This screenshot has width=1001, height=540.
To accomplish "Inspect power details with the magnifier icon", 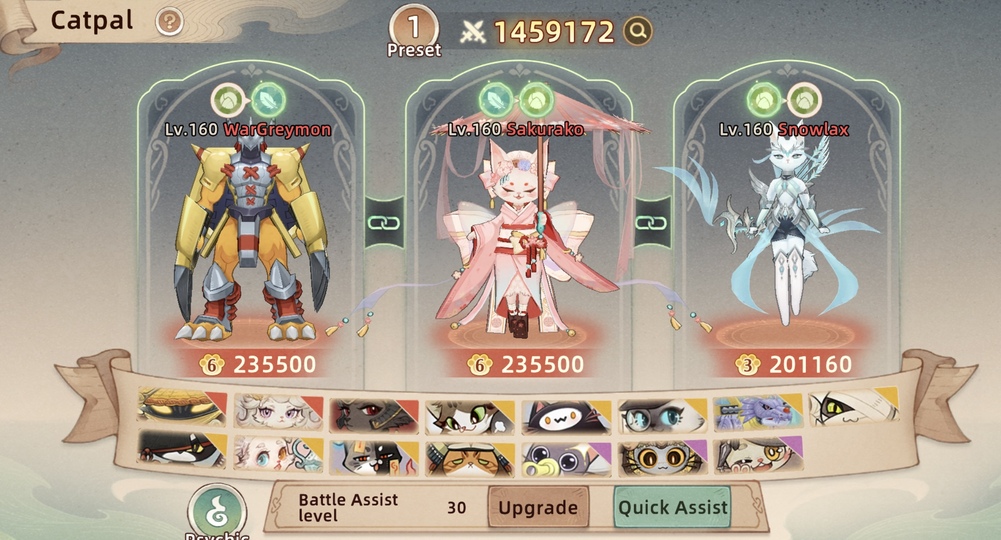I will [638, 32].
